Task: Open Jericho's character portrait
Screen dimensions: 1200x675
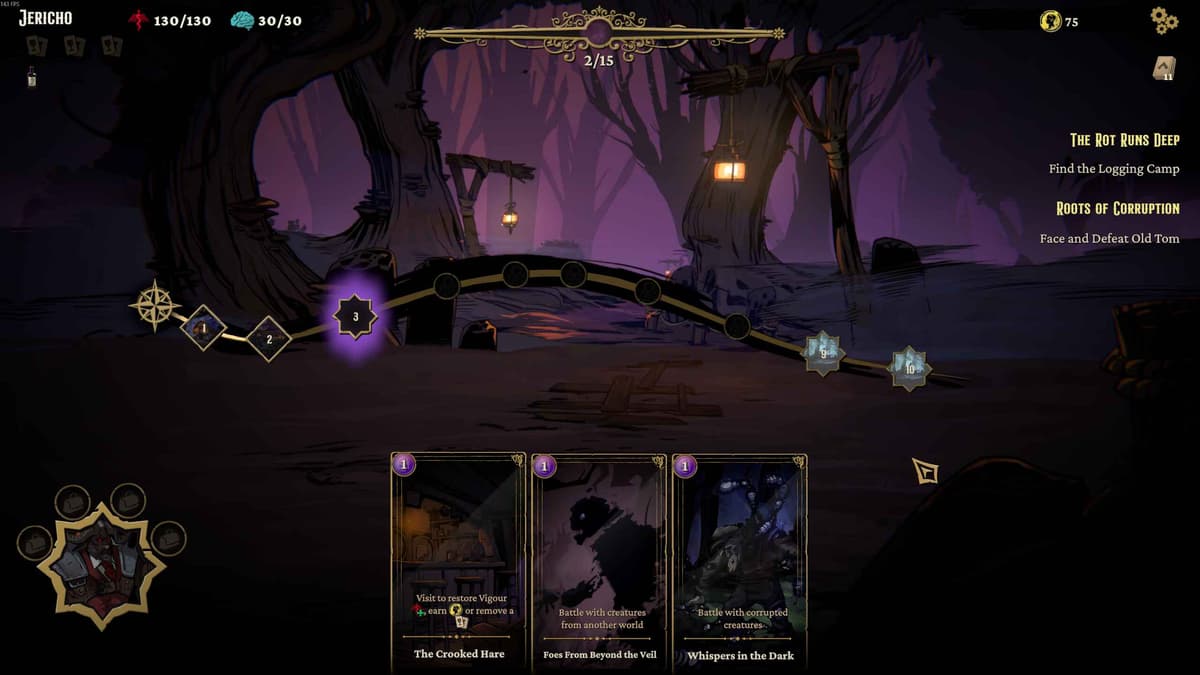Action: (x=101, y=566)
